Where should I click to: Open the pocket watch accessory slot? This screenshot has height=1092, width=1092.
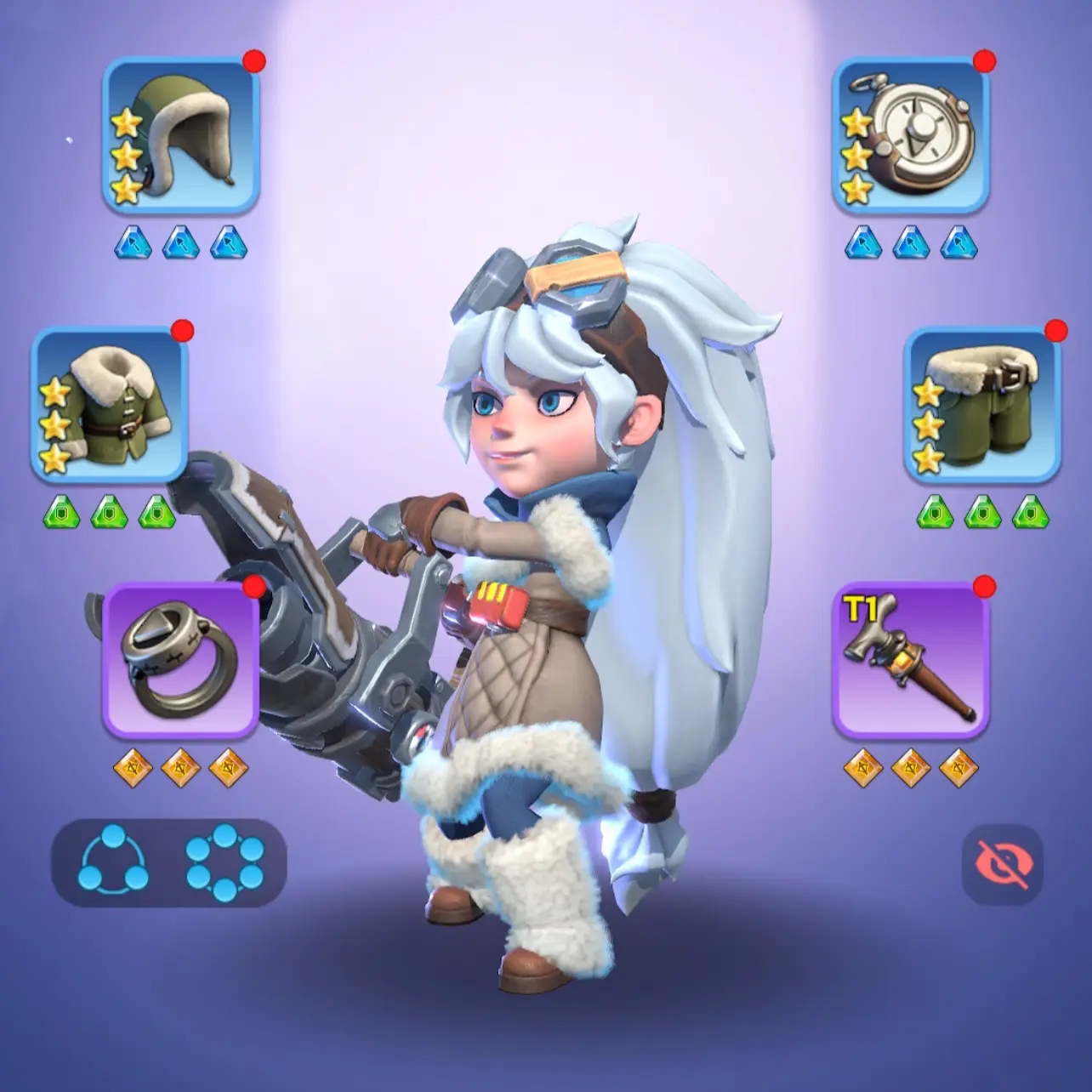point(910,134)
